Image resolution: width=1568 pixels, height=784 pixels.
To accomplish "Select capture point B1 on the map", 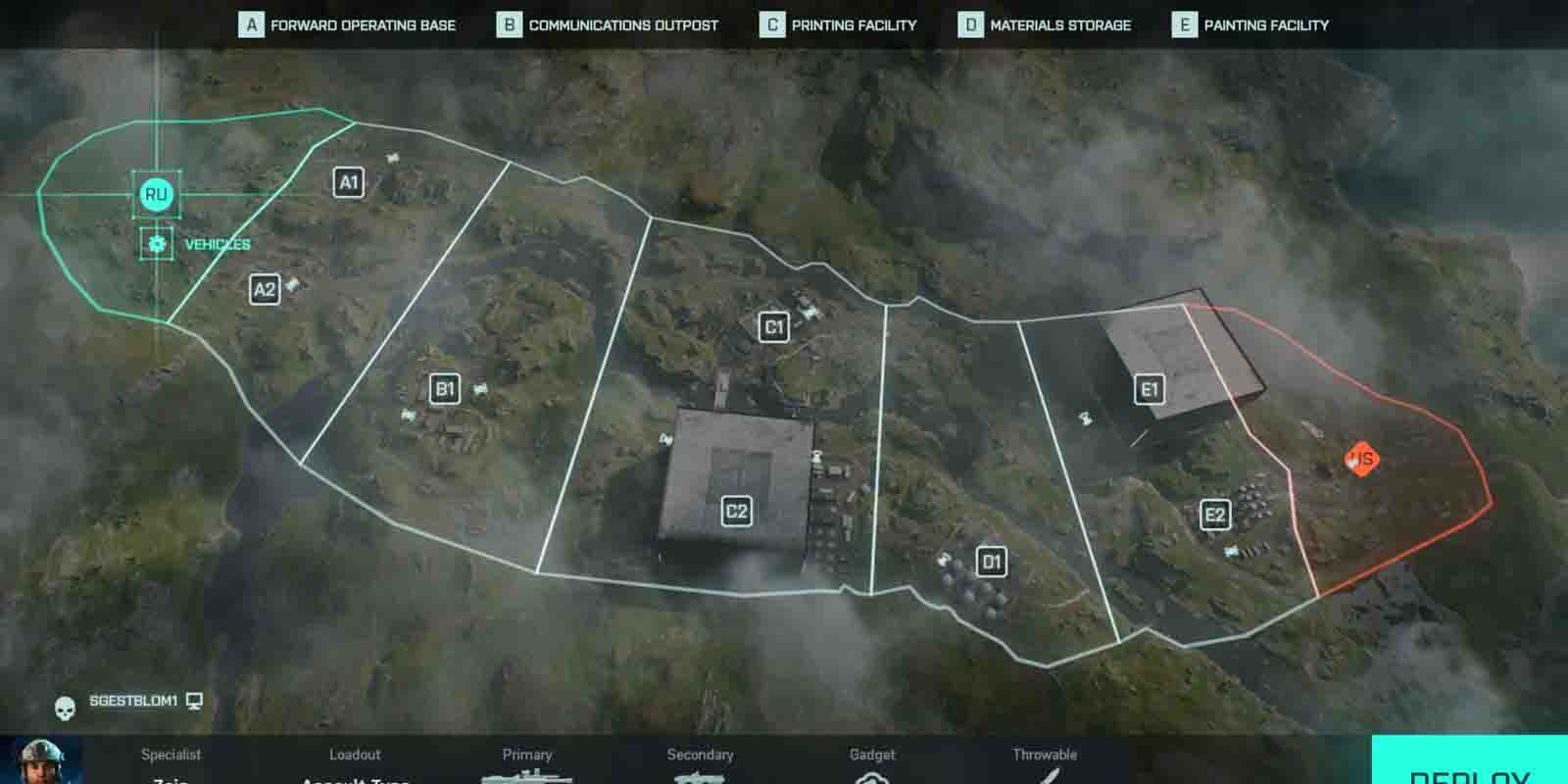I will [x=446, y=389].
